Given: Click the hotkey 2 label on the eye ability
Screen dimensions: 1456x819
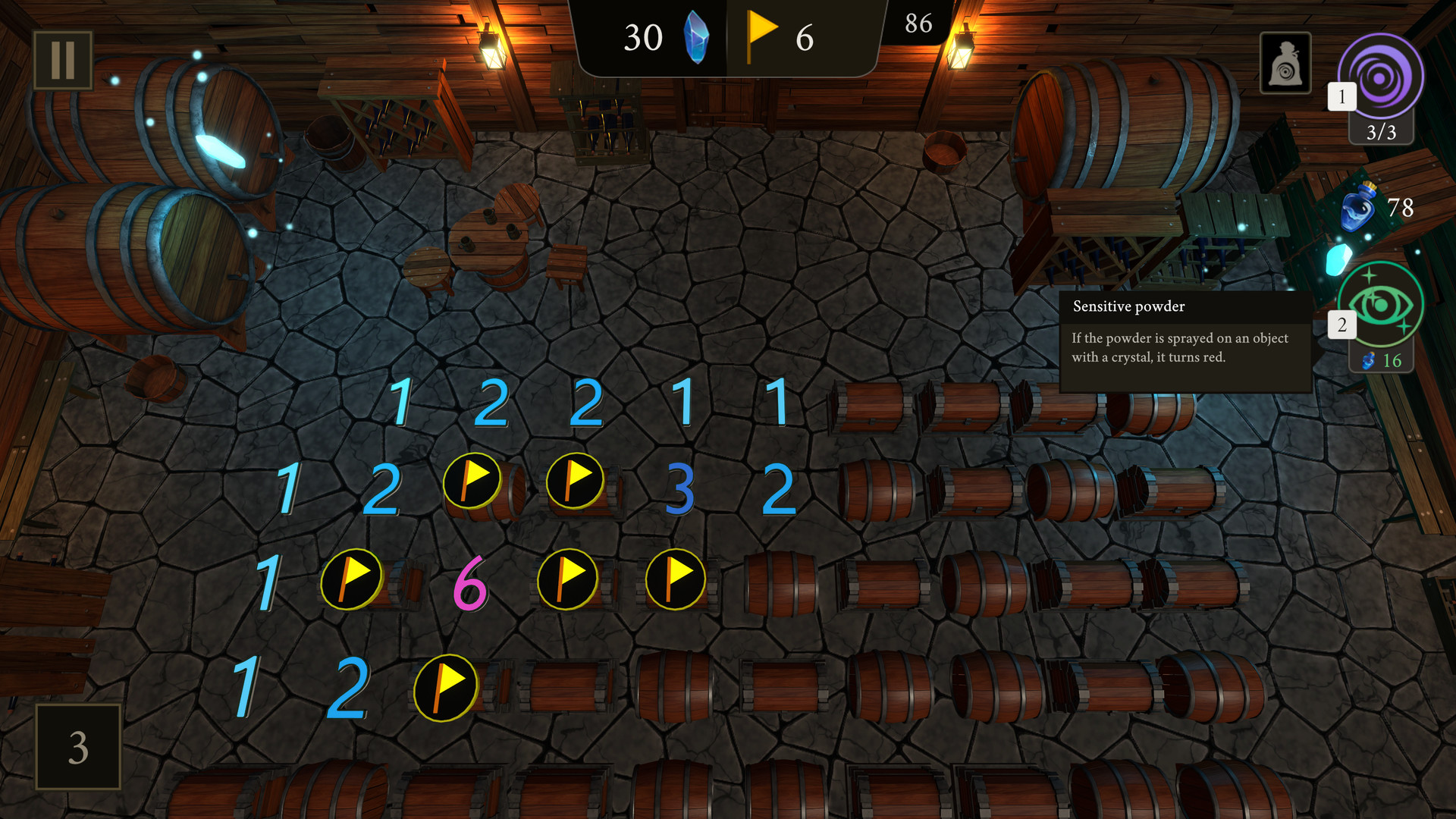Looking at the screenshot, I should pyautogui.click(x=1342, y=324).
